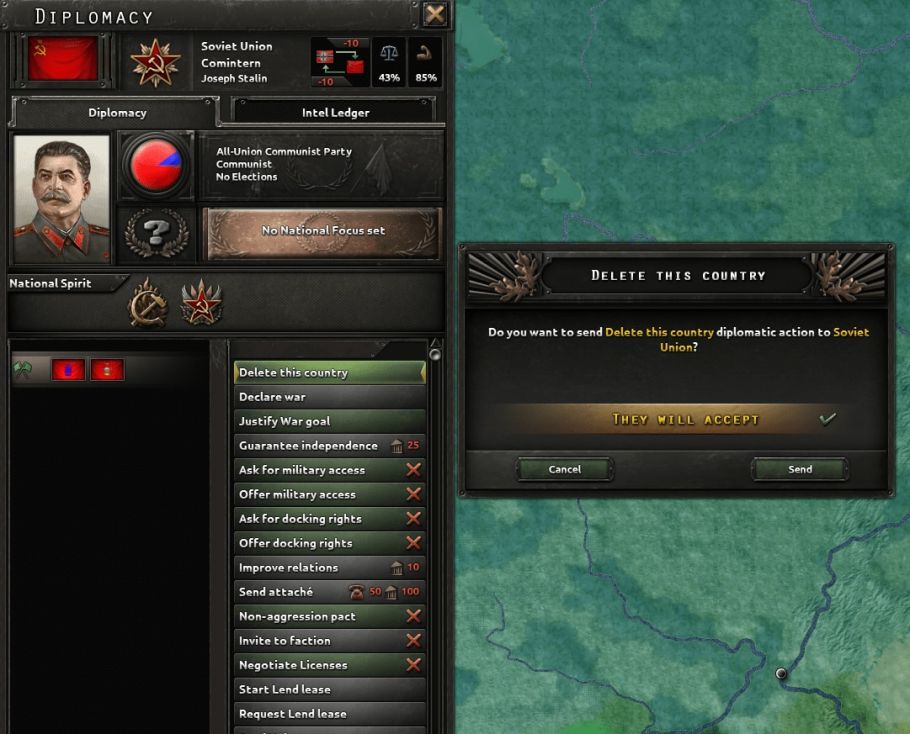Cancel the Delete this country dialog
This screenshot has height=734, width=910.
(565, 469)
